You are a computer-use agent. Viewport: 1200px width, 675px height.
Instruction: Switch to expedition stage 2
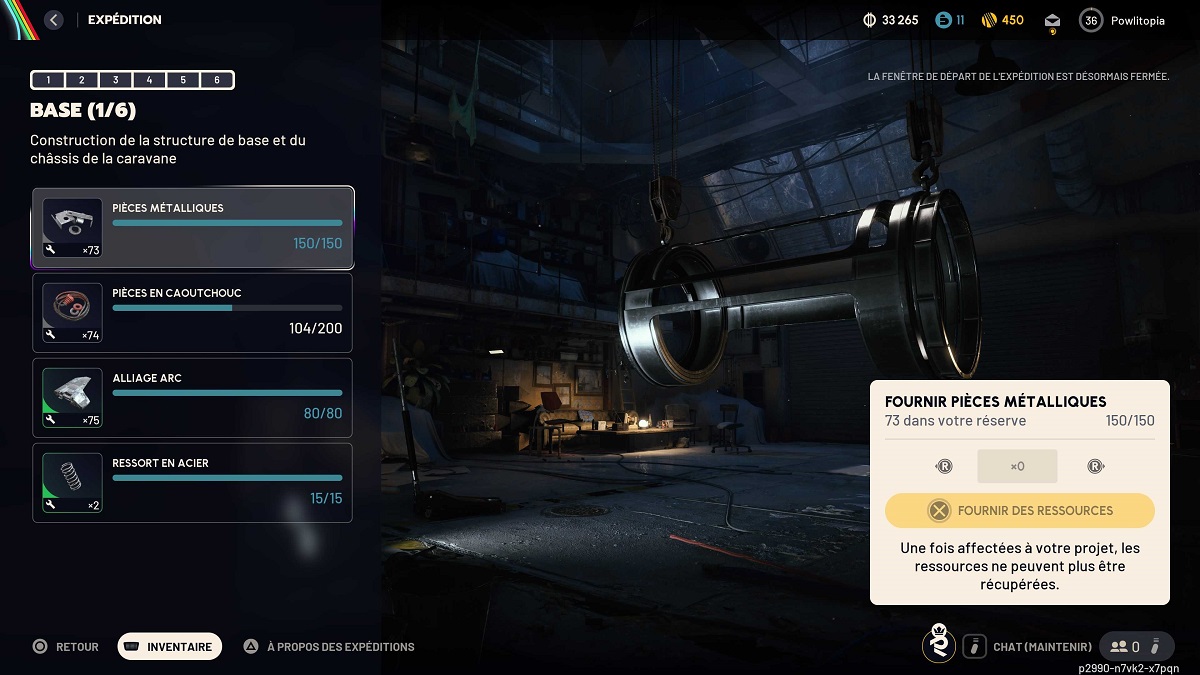pos(82,80)
